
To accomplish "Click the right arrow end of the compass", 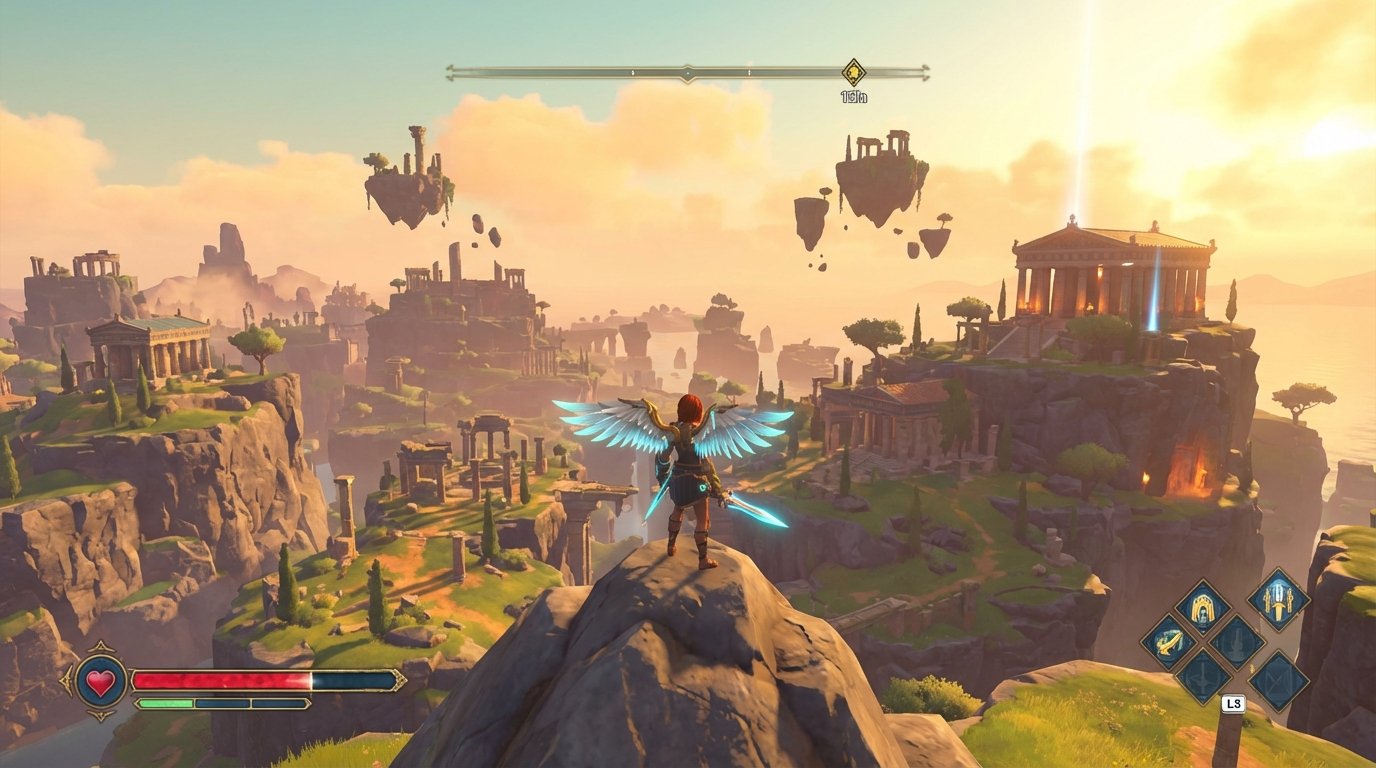I will point(925,73).
